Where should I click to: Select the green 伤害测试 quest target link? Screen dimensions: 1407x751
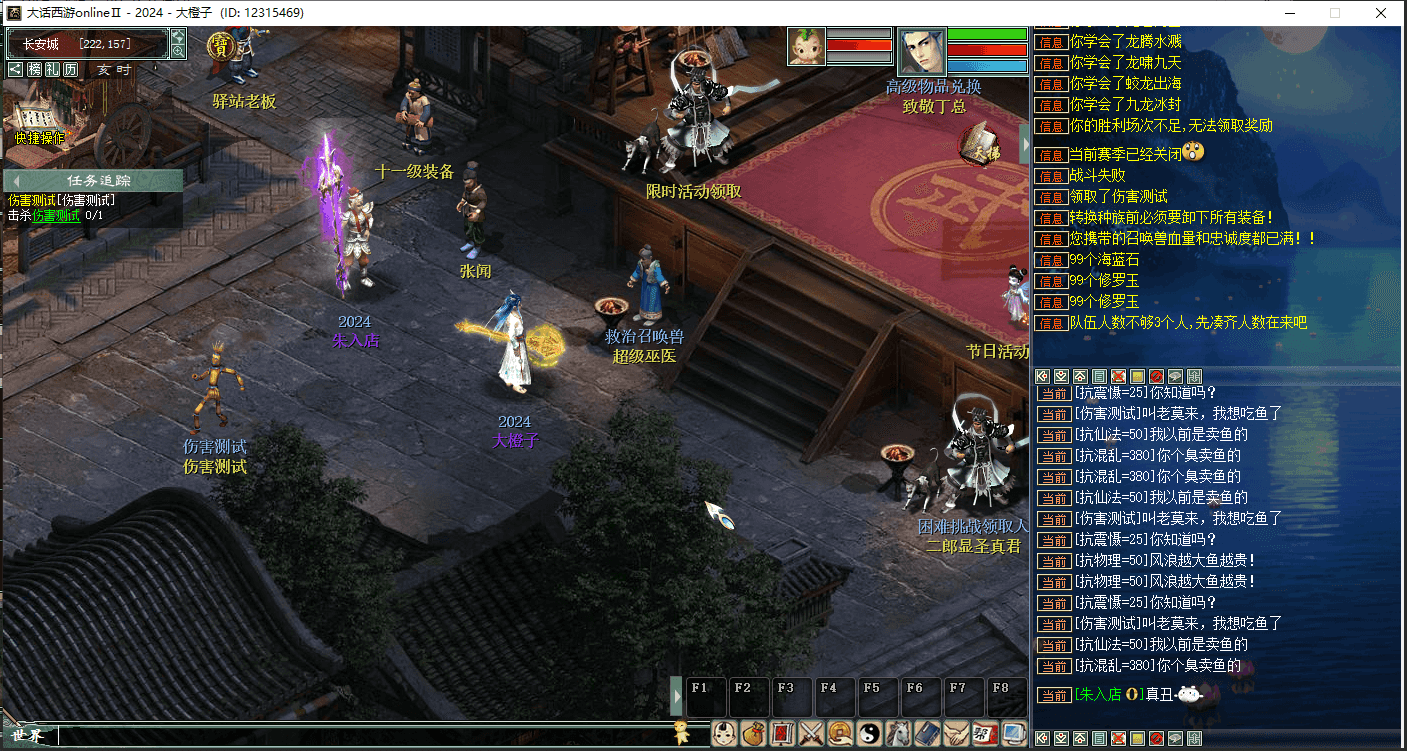coord(56,215)
